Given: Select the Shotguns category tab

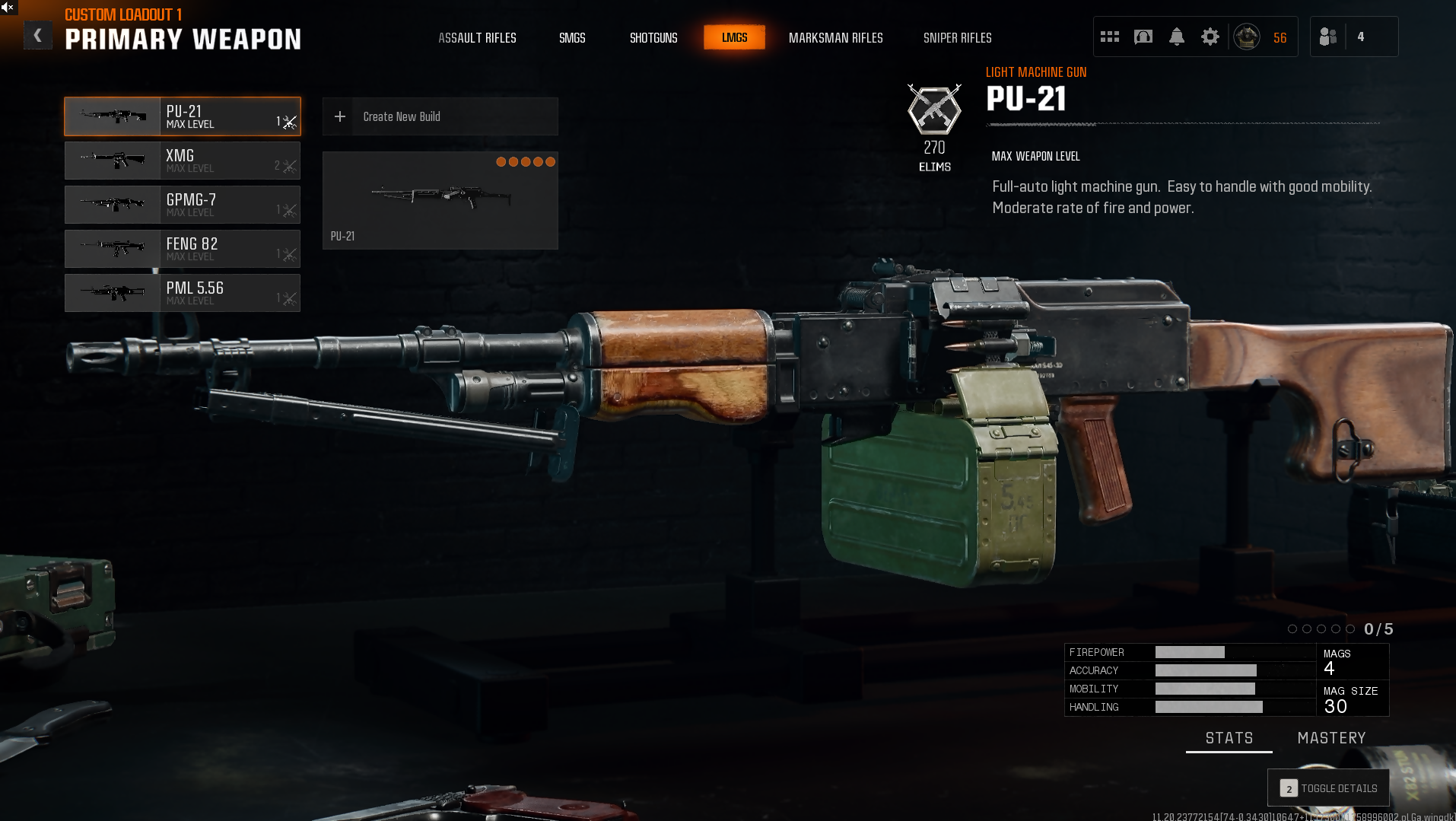Looking at the screenshot, I should pyautogui.click(x=653, y=38).
